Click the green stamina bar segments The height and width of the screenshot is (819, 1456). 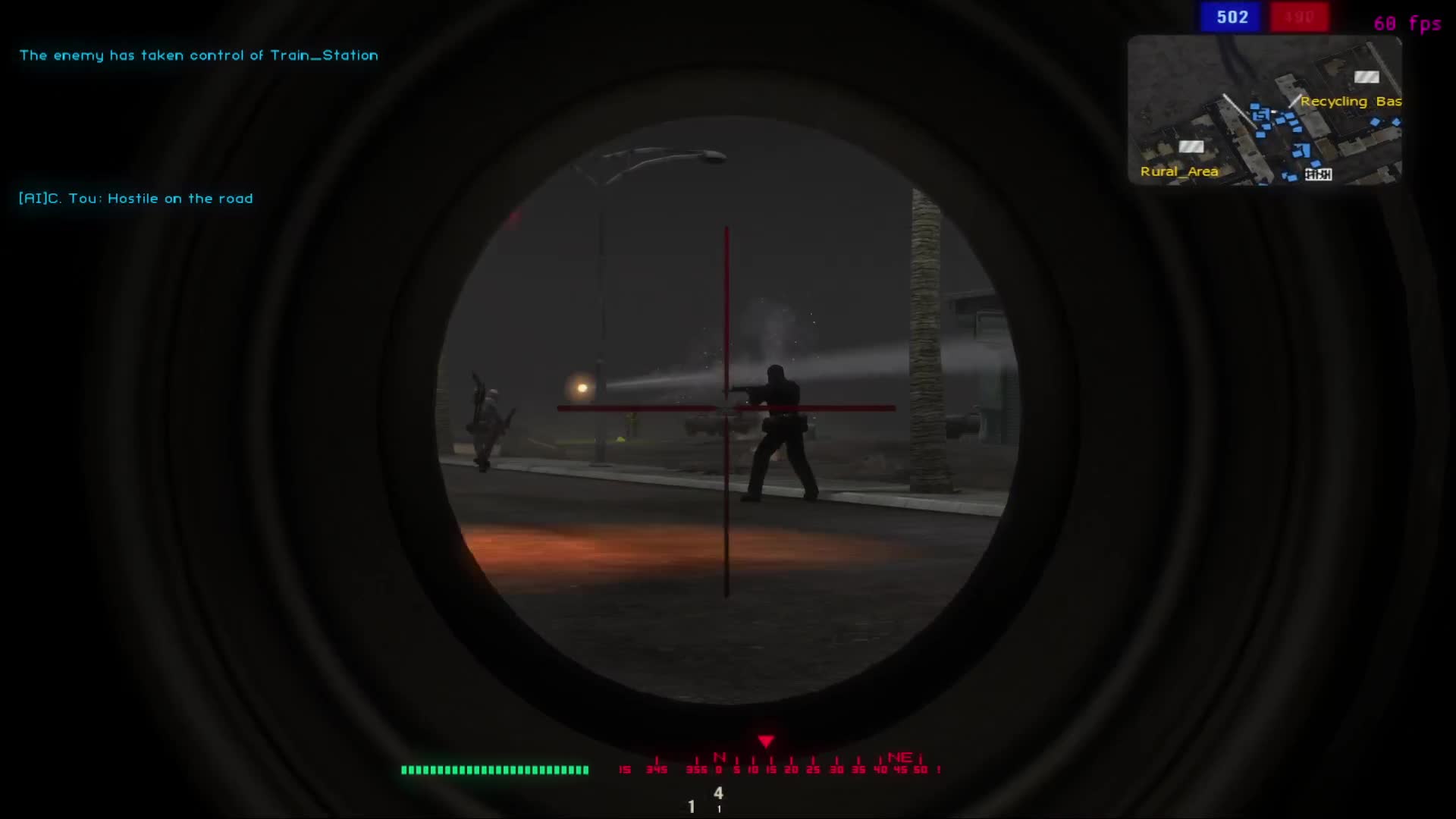point(493,769)
